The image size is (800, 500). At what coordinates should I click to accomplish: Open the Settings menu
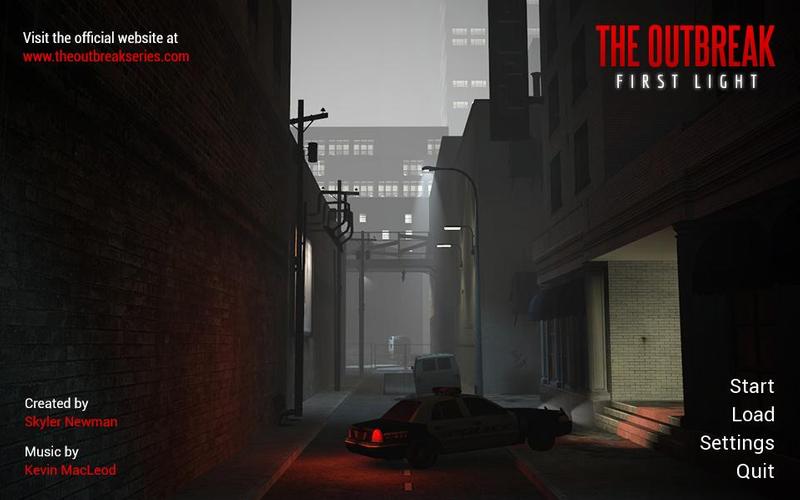737,442
